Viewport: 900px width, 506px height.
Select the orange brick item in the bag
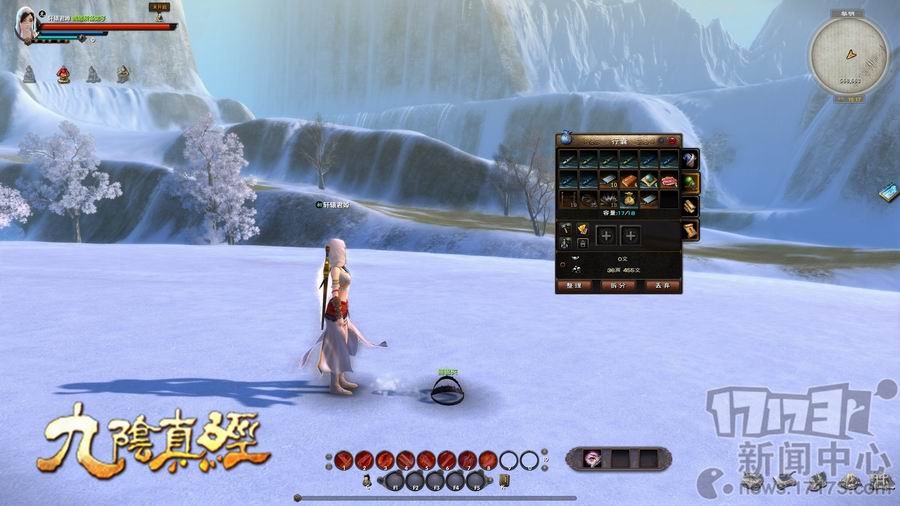[x=629, y=181]
